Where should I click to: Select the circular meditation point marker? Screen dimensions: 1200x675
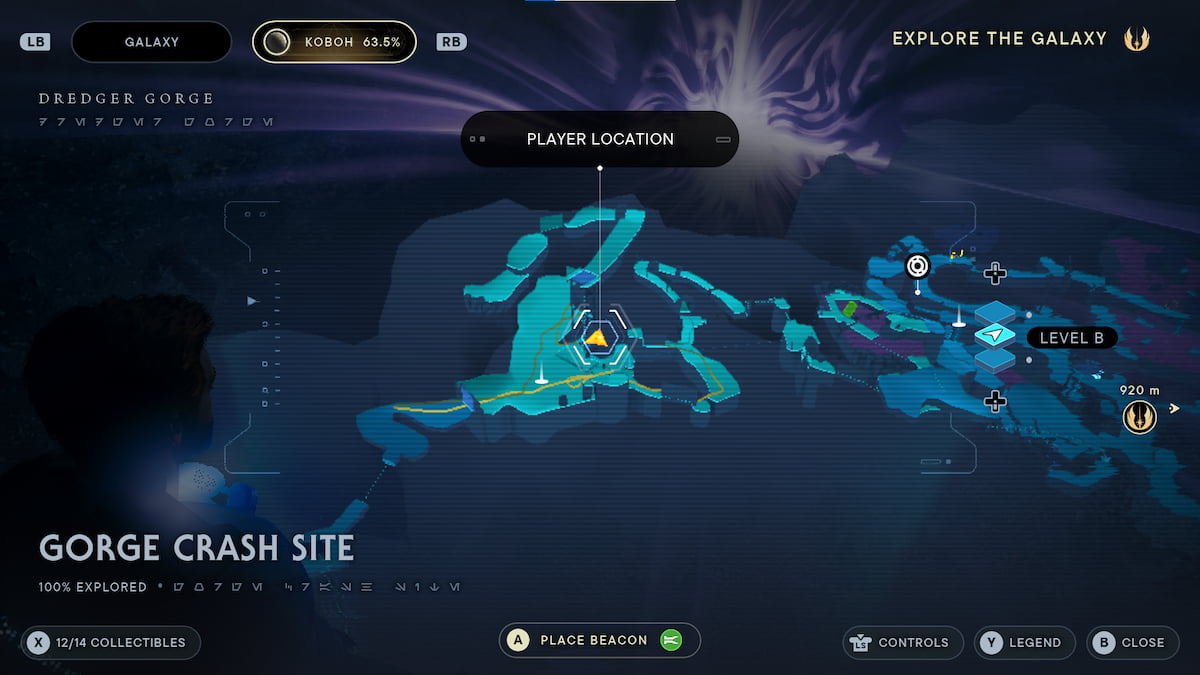(x=917, y=266)
